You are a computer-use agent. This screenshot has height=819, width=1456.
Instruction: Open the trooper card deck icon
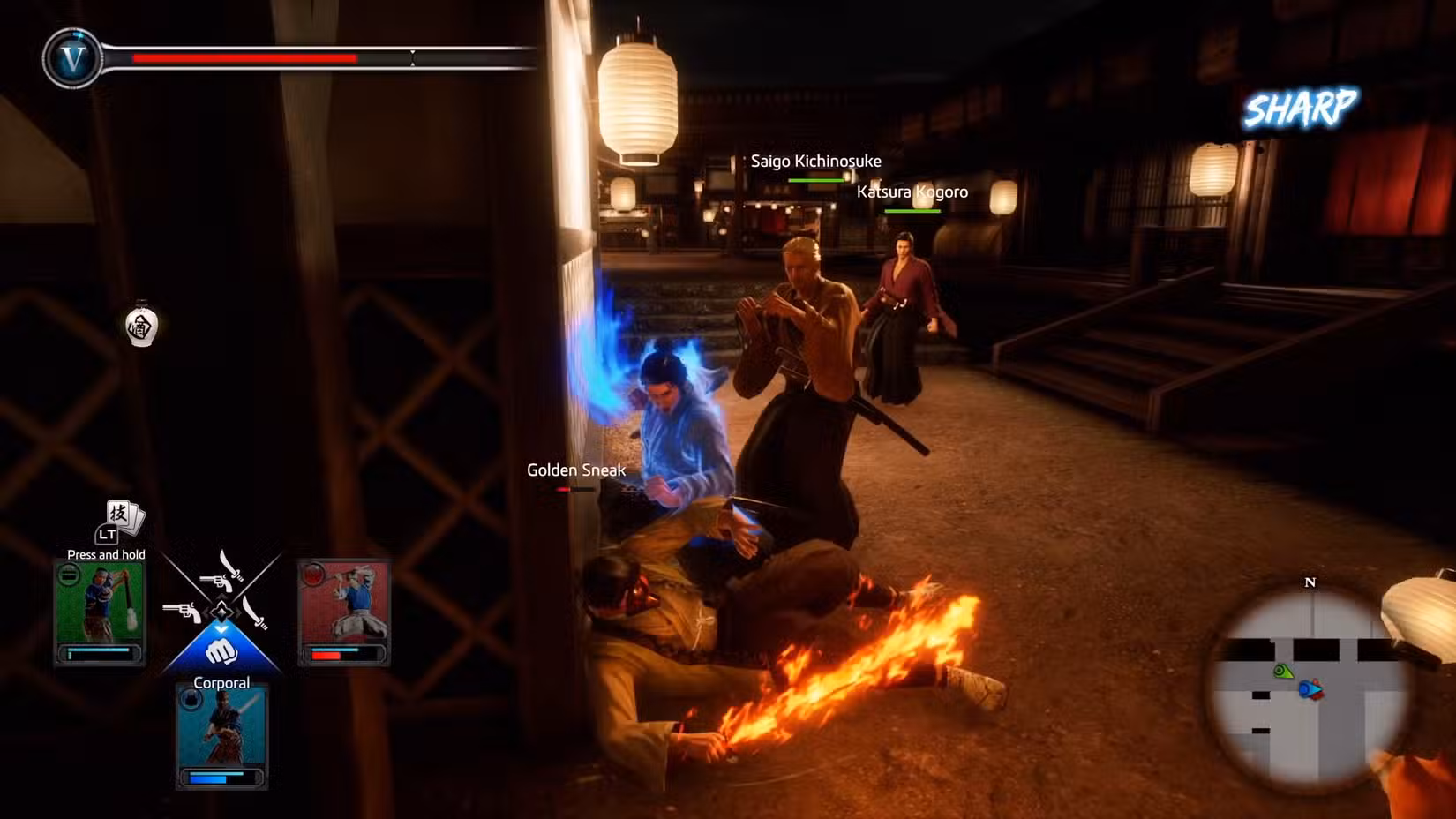[124, 516]
